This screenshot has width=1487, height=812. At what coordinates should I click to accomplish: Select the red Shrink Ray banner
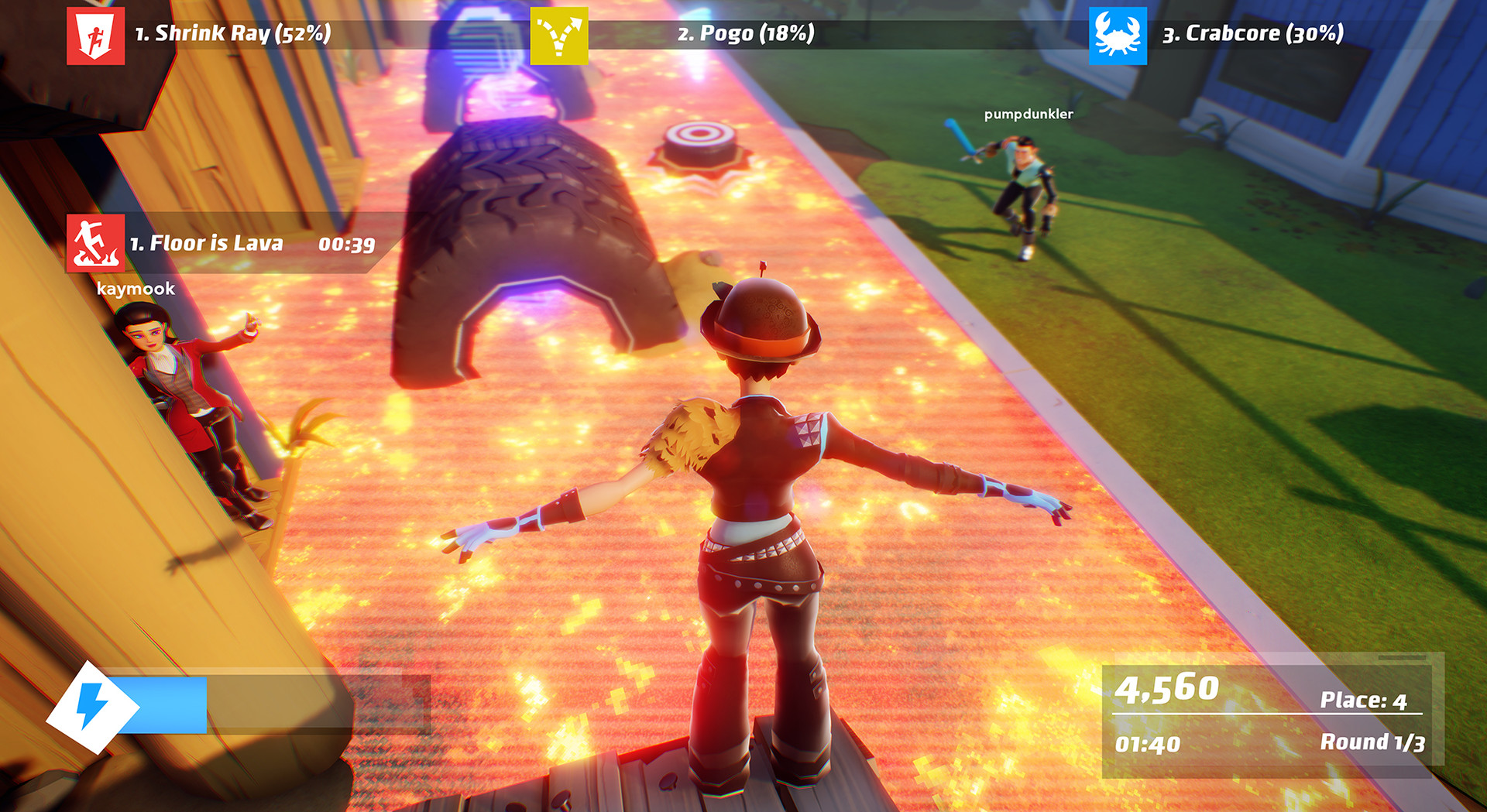point(232,33)
